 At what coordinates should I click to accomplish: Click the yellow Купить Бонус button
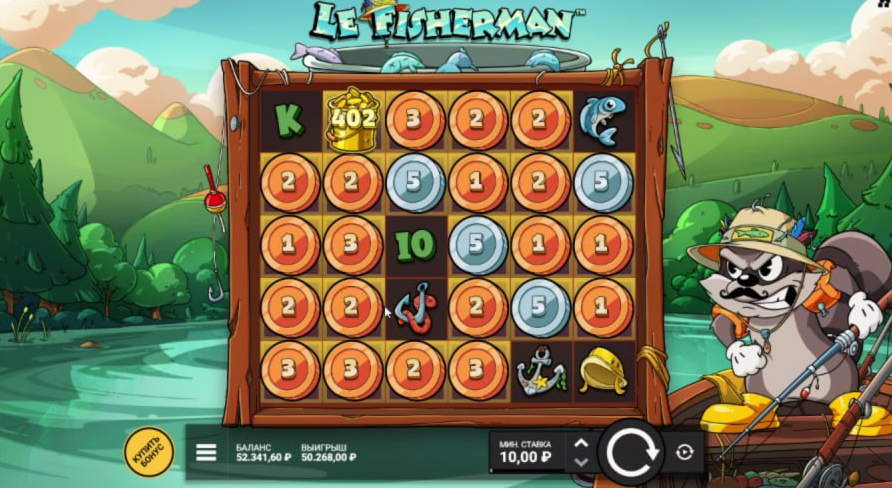(x=148, y=452)
